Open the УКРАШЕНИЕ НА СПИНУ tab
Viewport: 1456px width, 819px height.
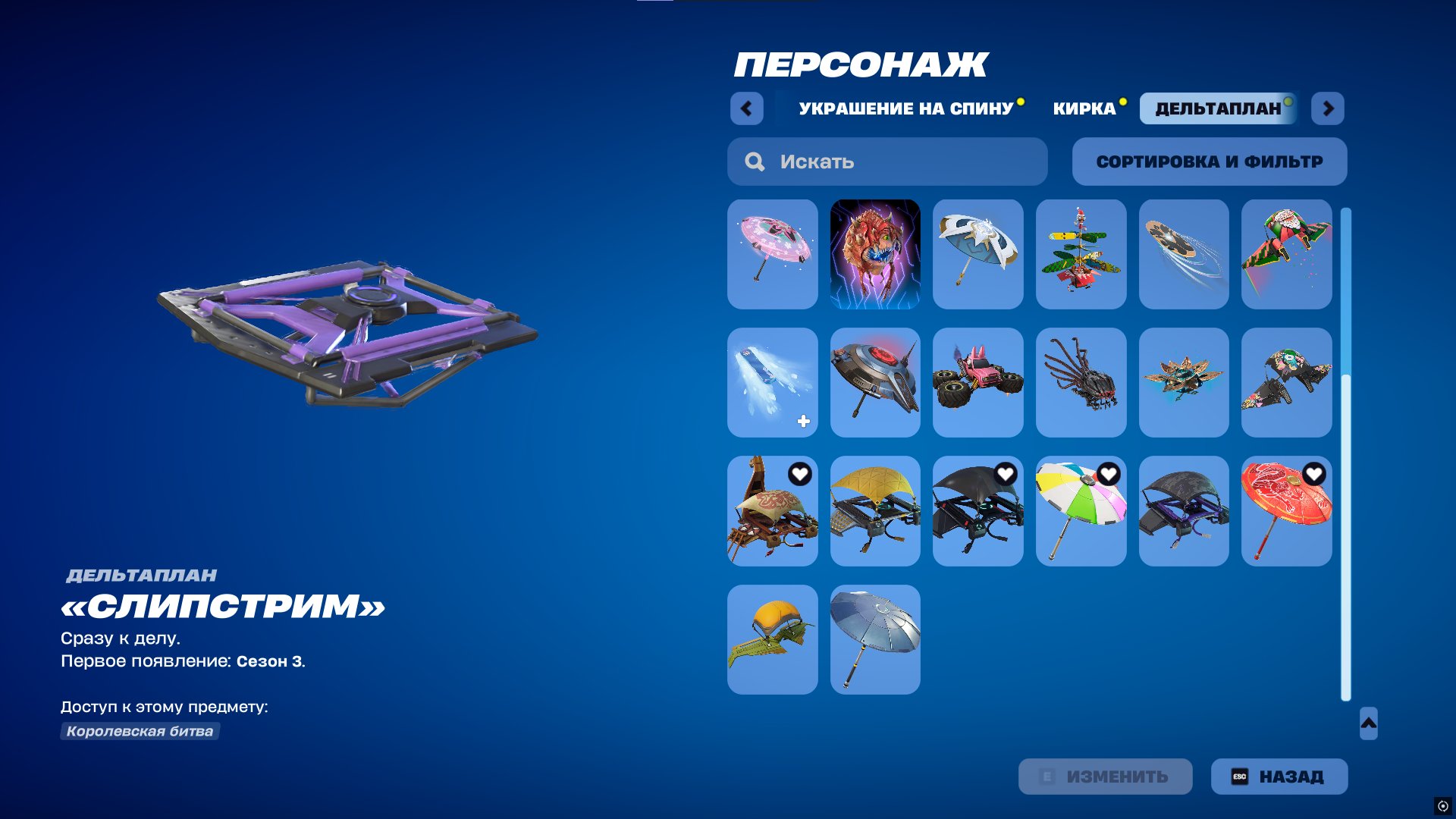point(905,108)
